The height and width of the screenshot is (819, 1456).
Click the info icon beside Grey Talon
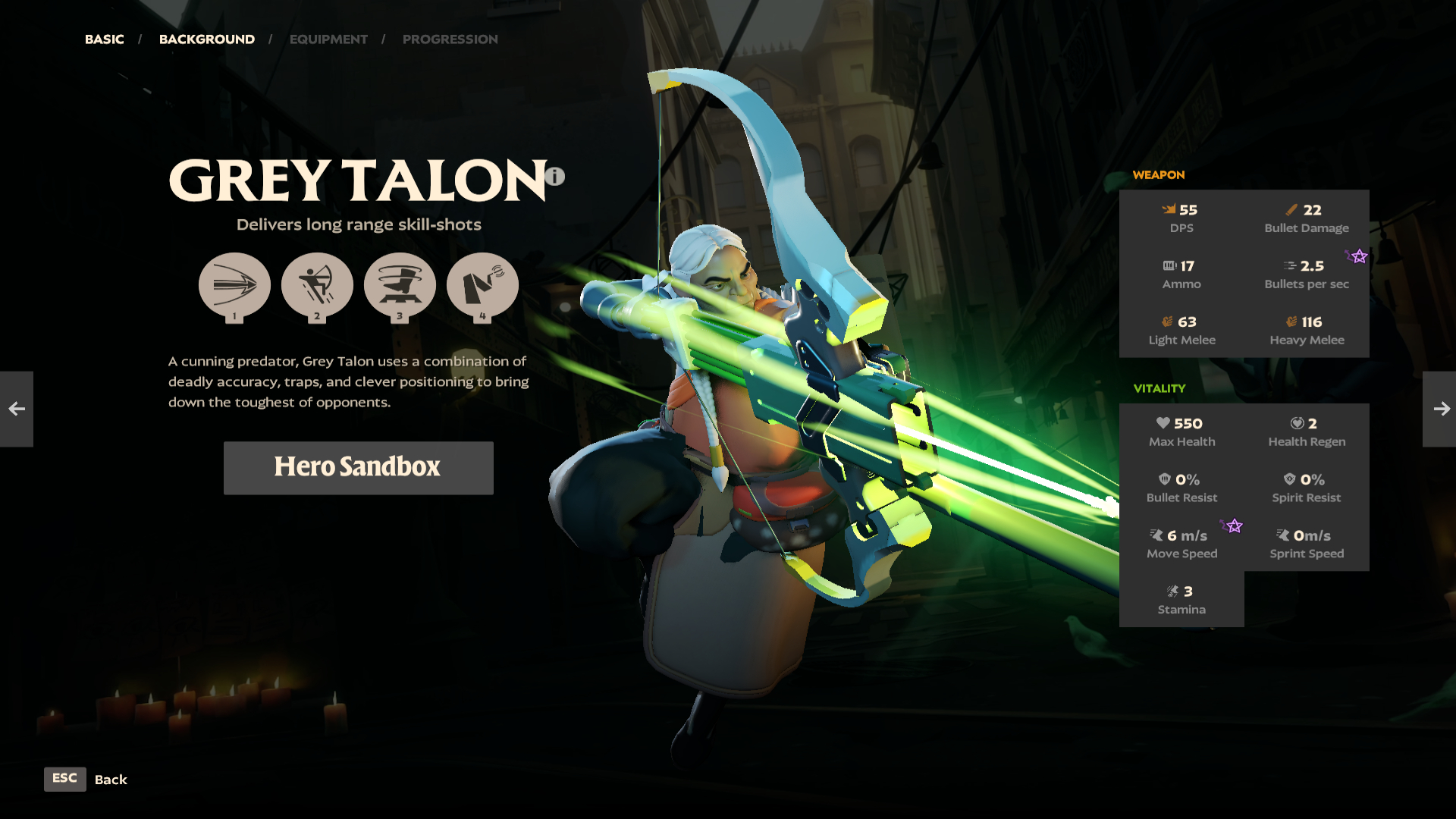click(x=555, y=177)
